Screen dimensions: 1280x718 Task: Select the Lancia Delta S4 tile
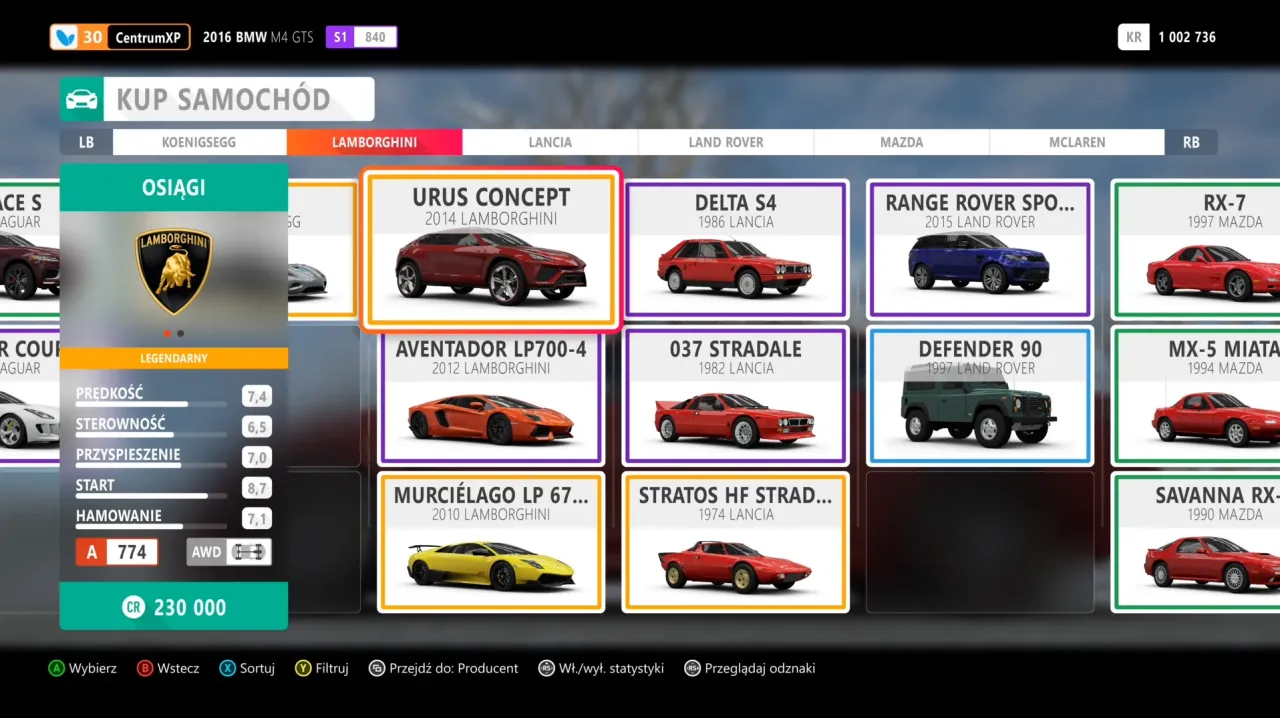coord(736,250)
